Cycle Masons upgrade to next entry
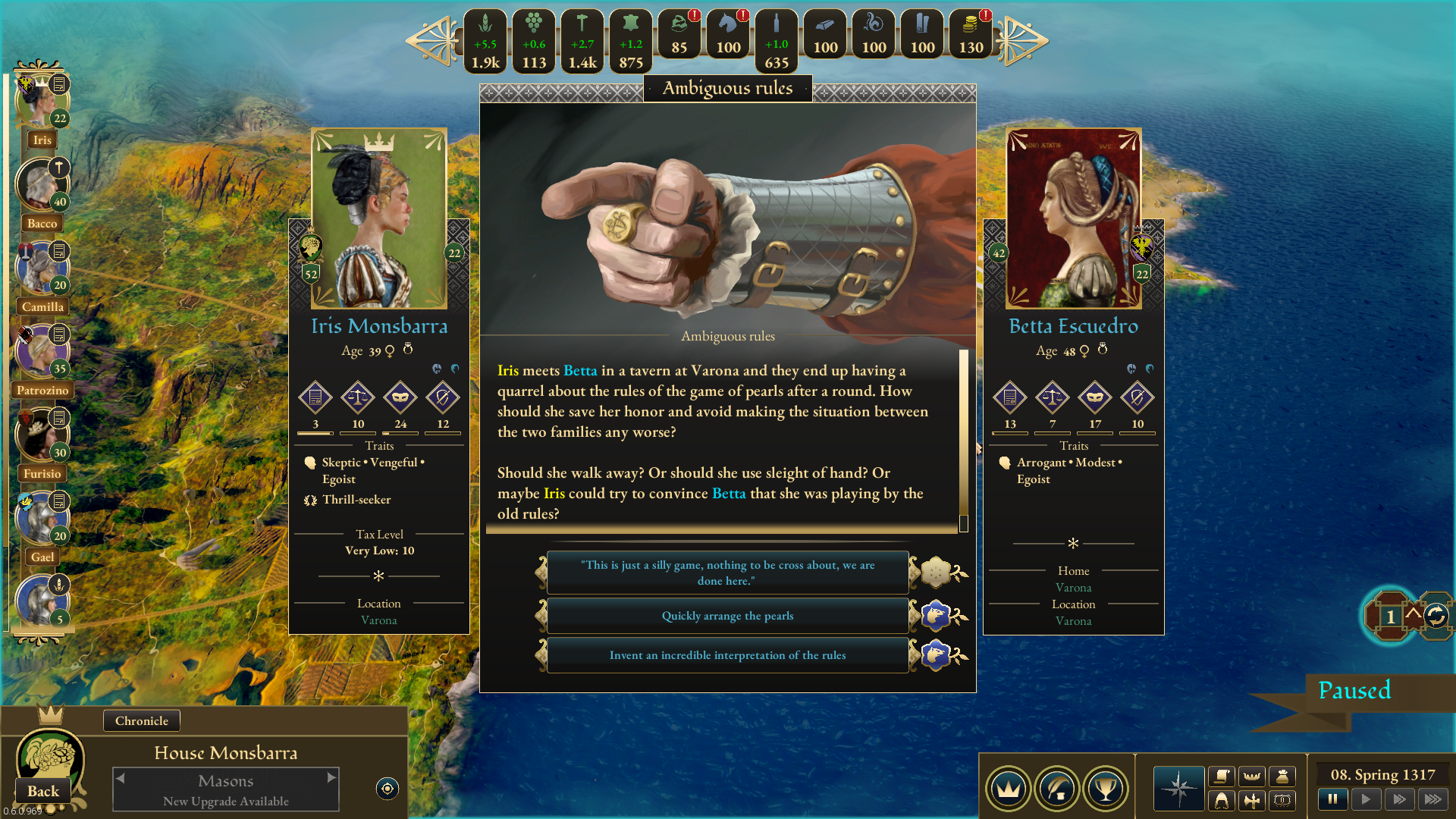Image resolution: width=1456 pixels, height=819 pixels. 331,777
